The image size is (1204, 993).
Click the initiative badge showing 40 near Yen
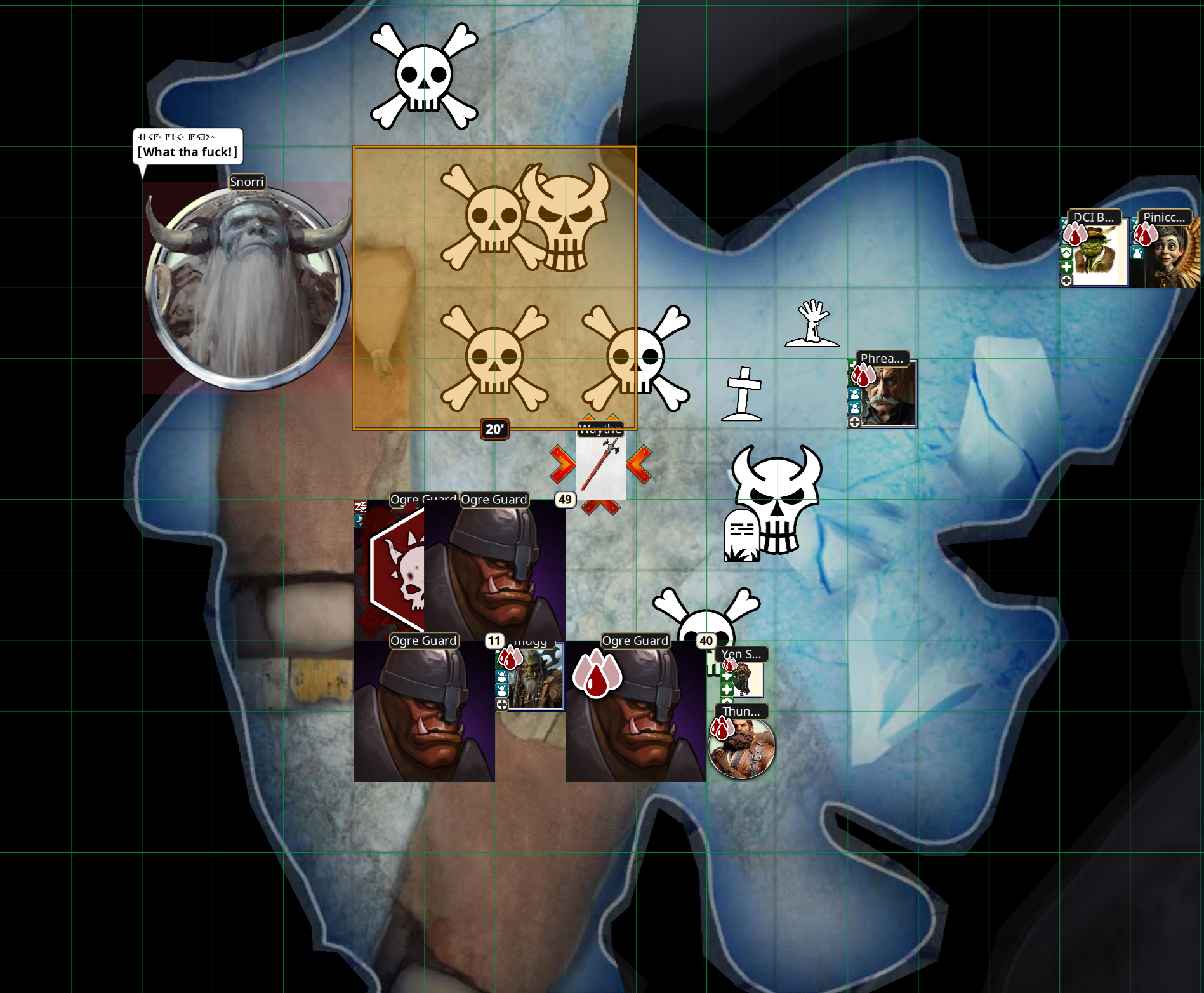706,641
